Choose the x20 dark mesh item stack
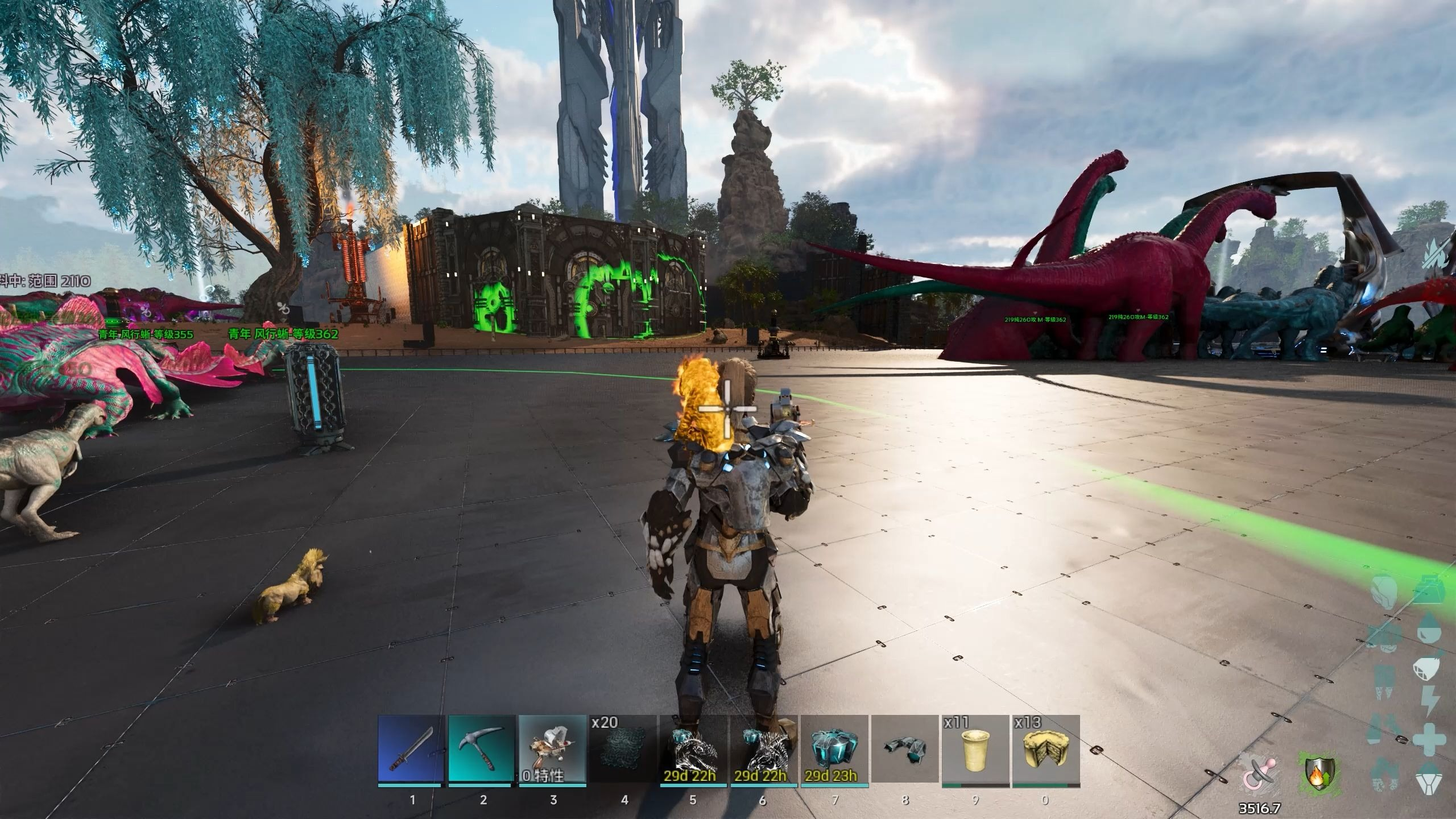The image size is (1456, 819). 623,749
